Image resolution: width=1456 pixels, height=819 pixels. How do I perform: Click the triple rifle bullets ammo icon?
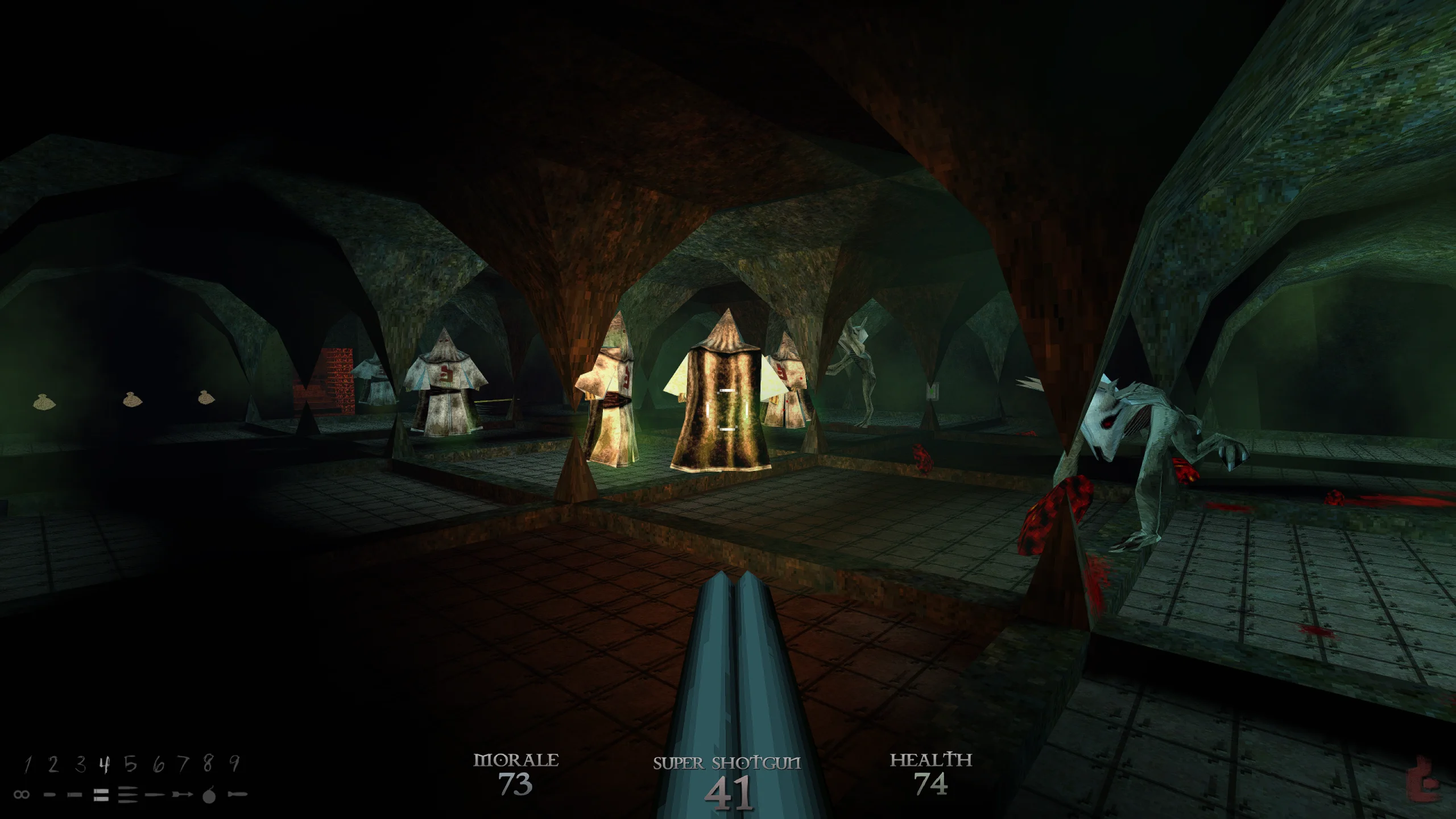[x=129, y=795]
